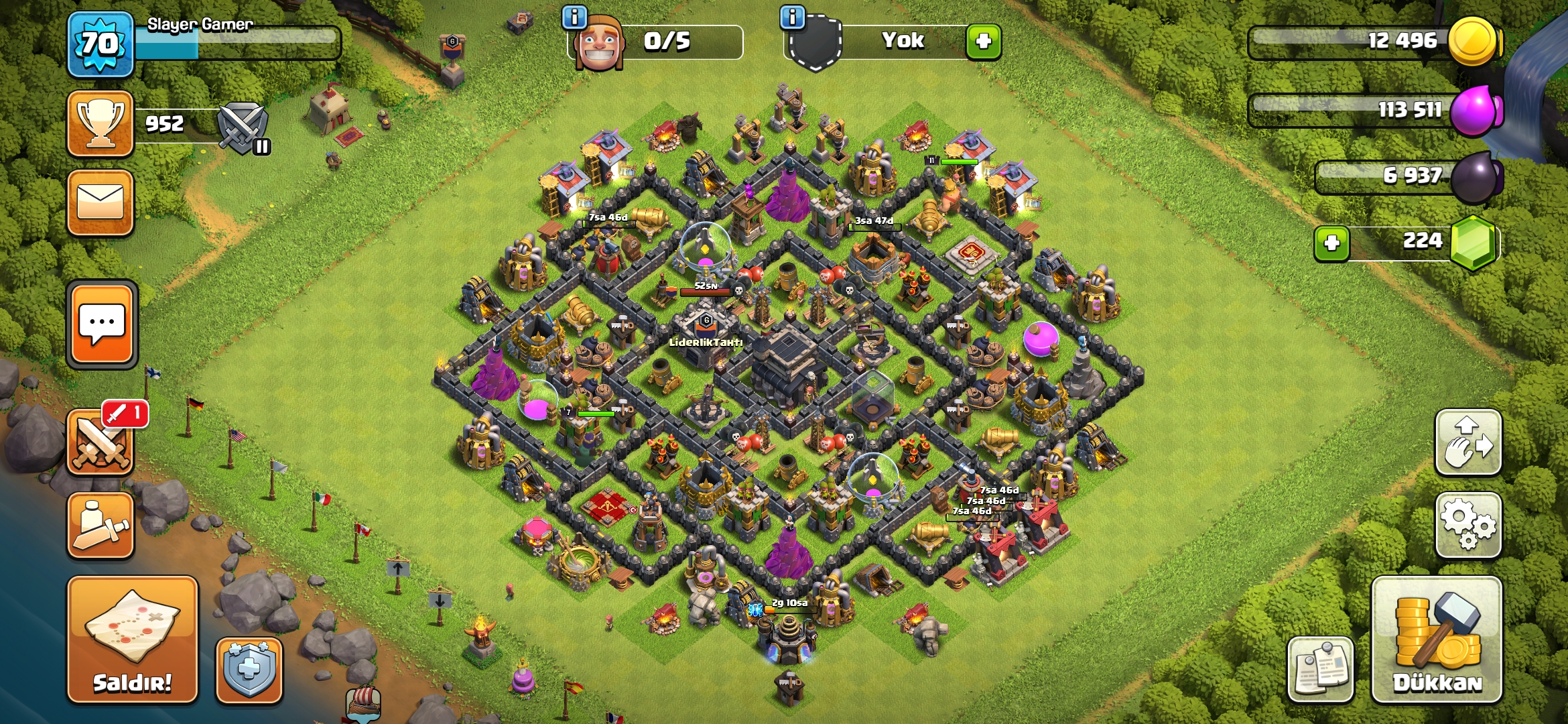This screenshot has width=1568, height=724.
Task: Add shield with green plus button
Action: [x=983, y=42]
